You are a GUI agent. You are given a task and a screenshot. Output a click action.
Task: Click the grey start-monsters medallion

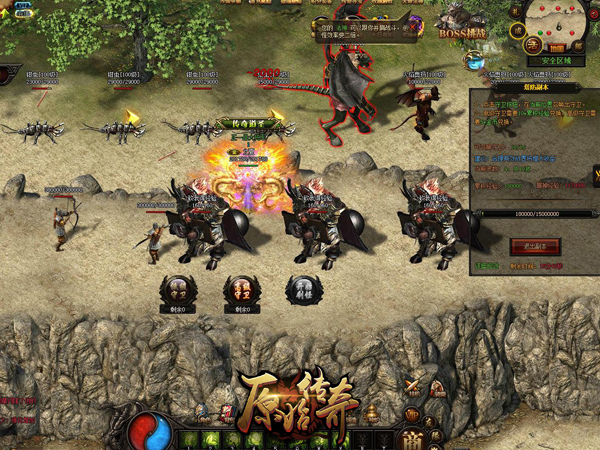point(302,290)
